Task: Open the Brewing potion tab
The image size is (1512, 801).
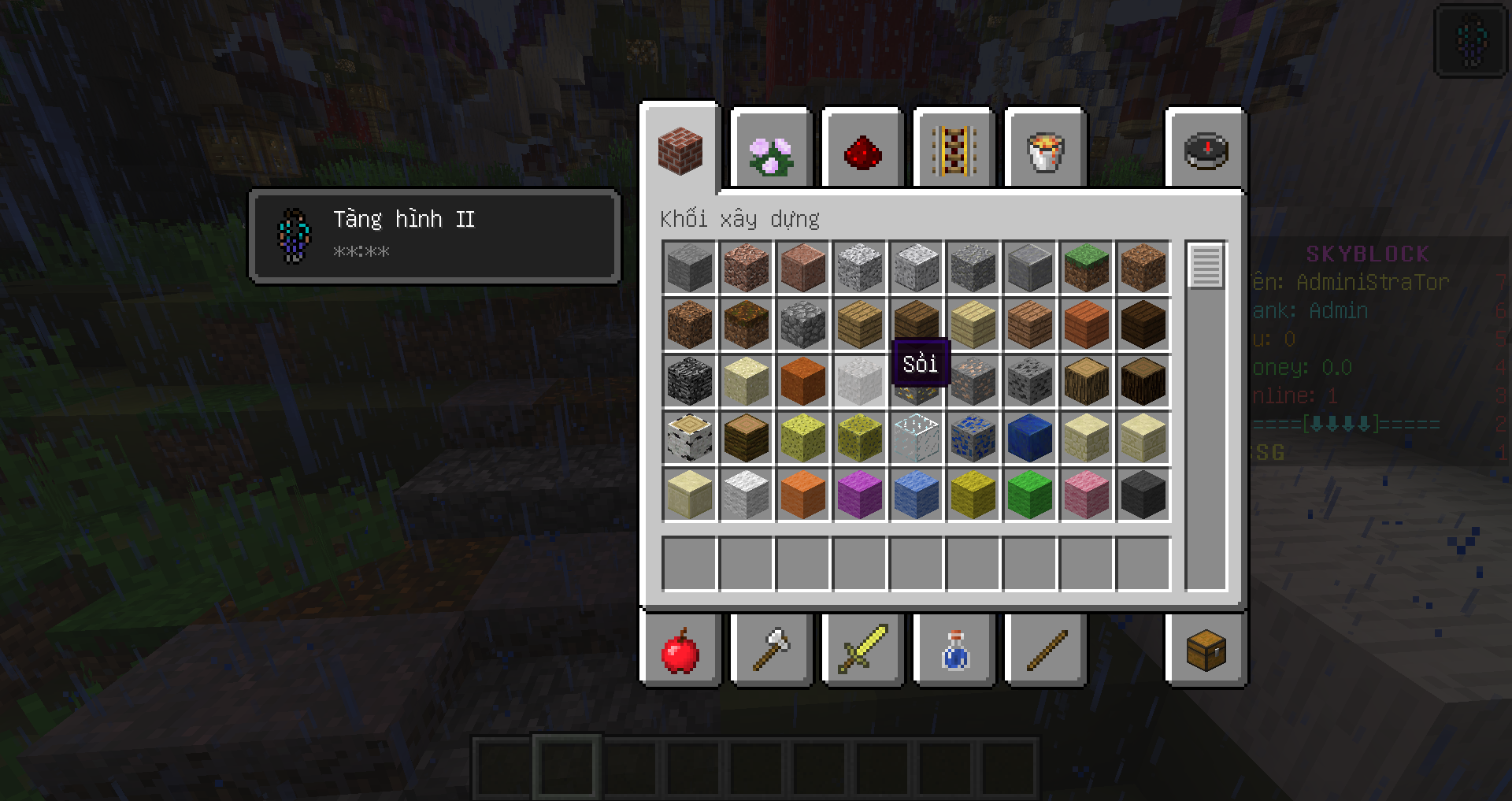Action: (954, 651)
